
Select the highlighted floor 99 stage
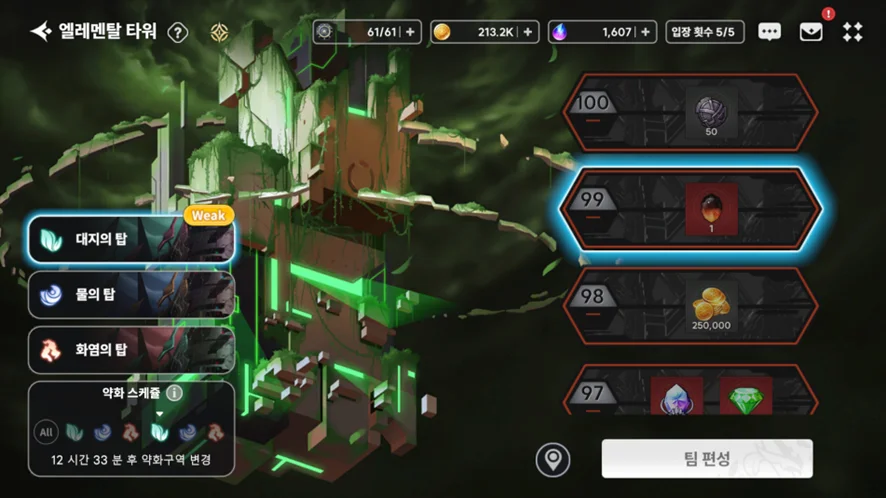point(691,206)
